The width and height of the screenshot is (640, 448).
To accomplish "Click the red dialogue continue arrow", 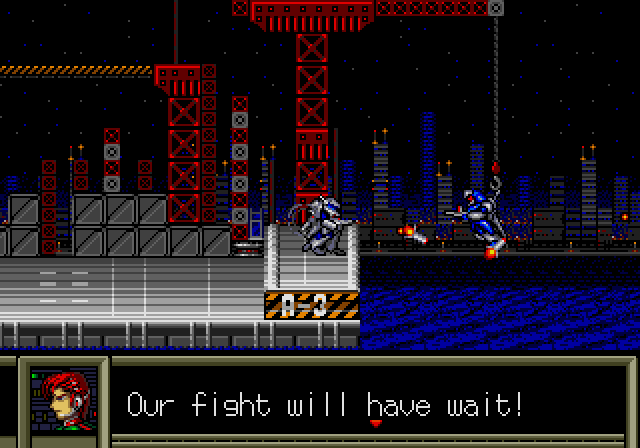I will (x=376, y=423).
